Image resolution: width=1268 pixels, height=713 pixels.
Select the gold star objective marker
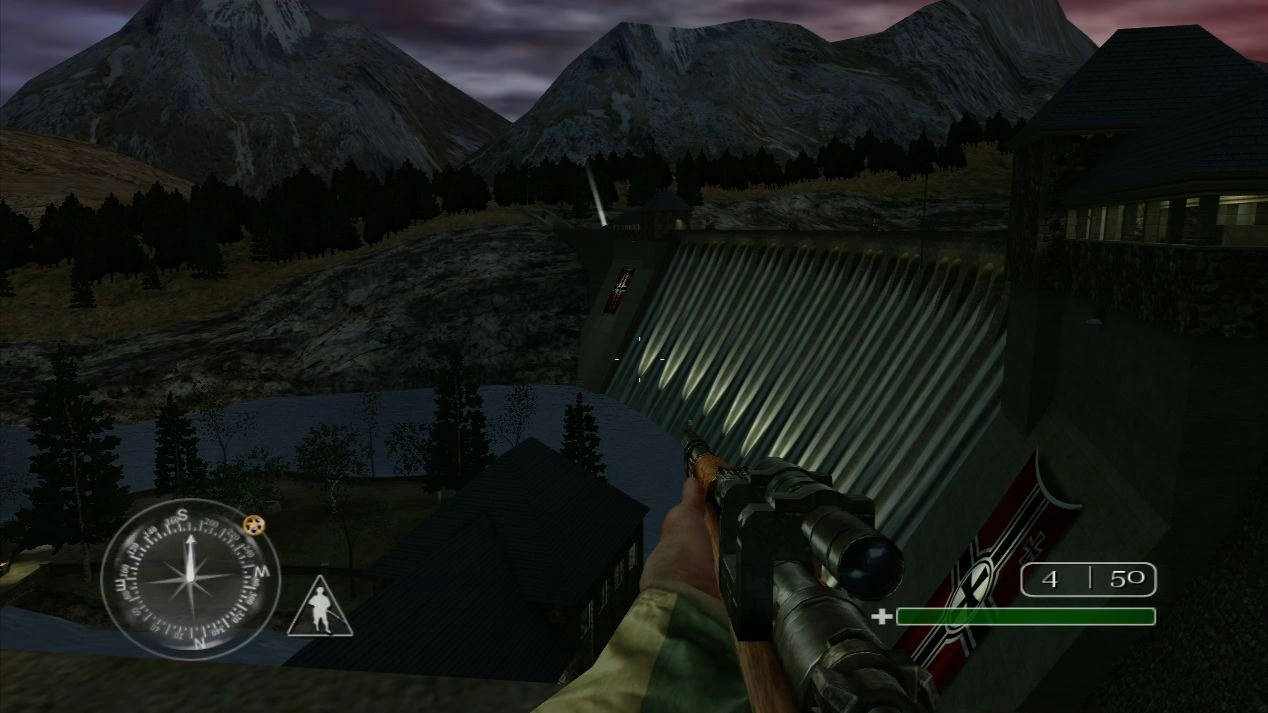tap(254, 526)
